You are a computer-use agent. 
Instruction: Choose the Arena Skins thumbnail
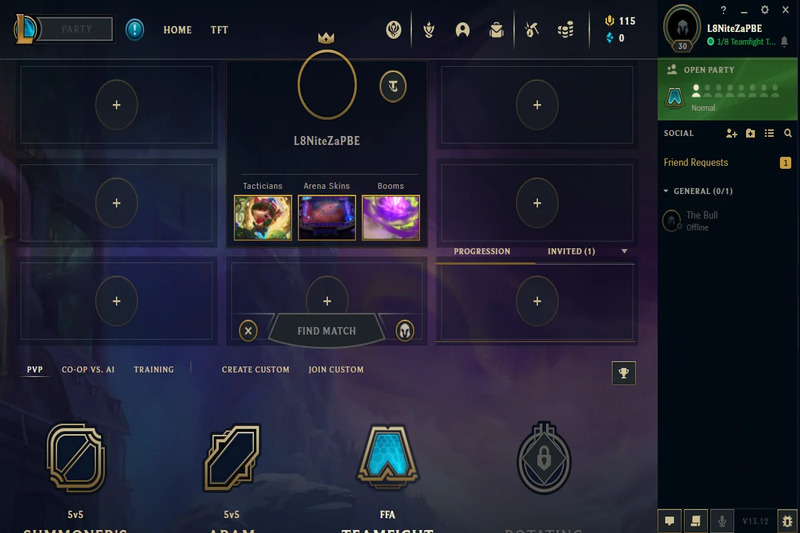tap(327, 217)
